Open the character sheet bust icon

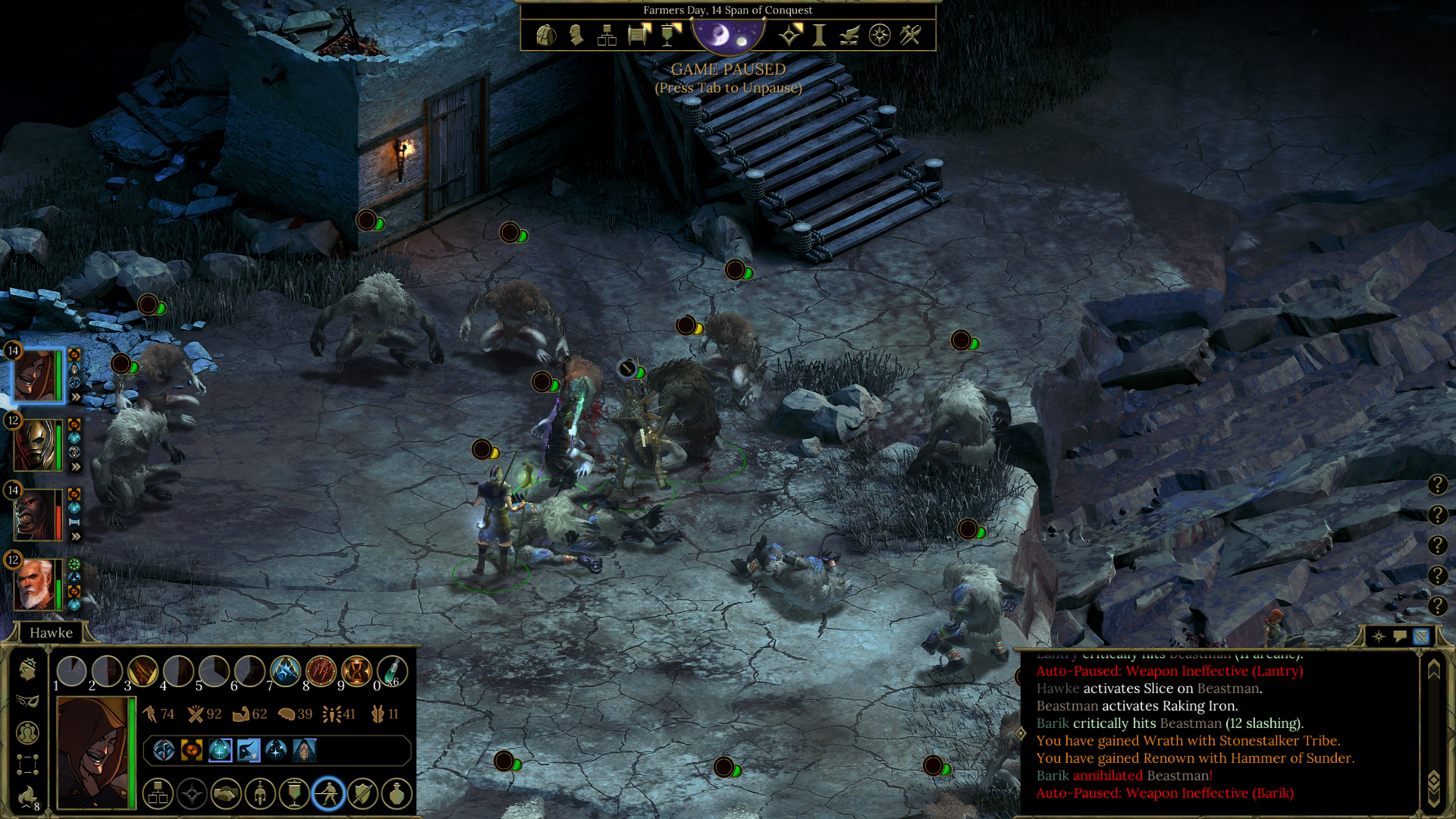pyautogui.click(x=576, y=35)
